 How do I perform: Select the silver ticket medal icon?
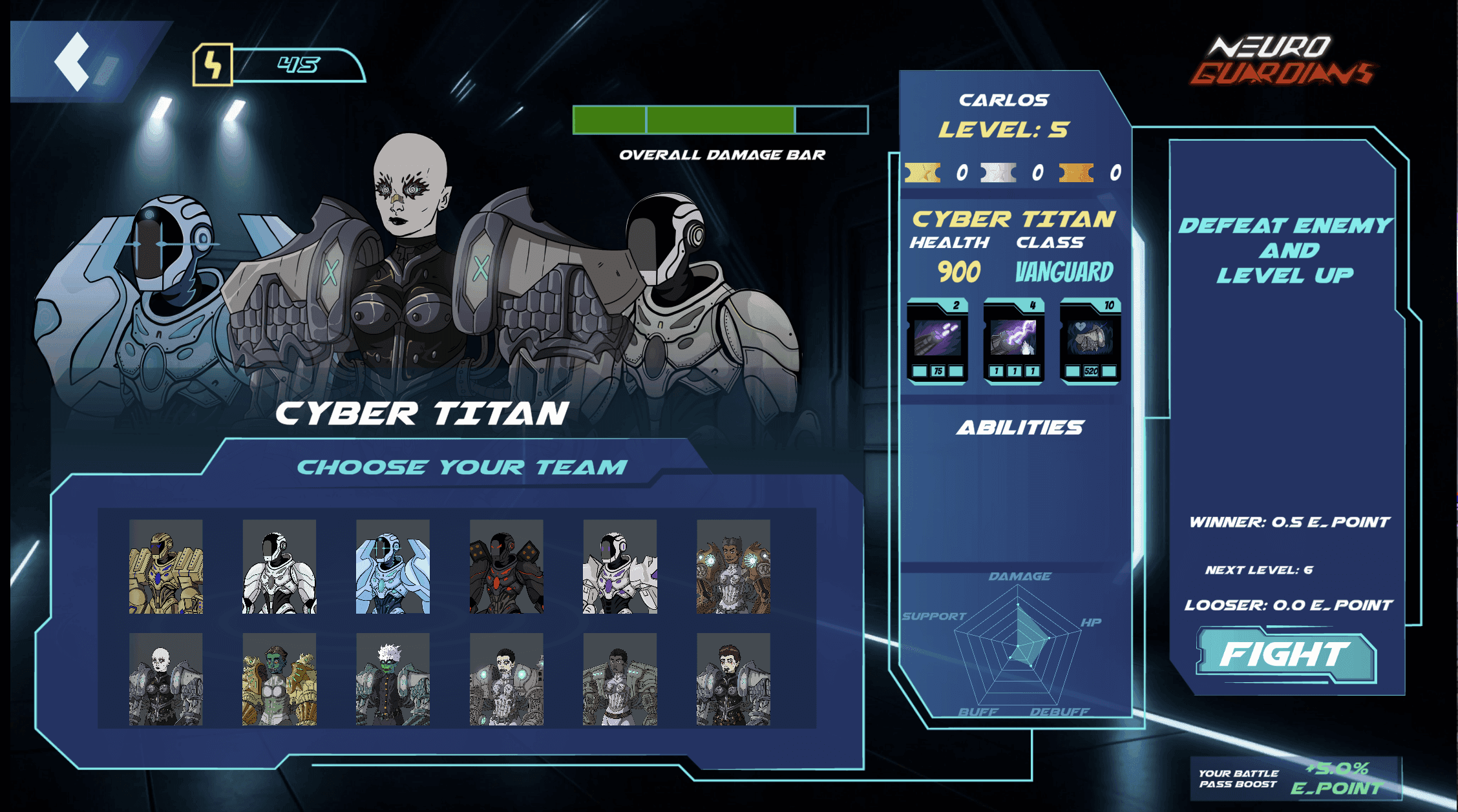[x=999, y=173]
